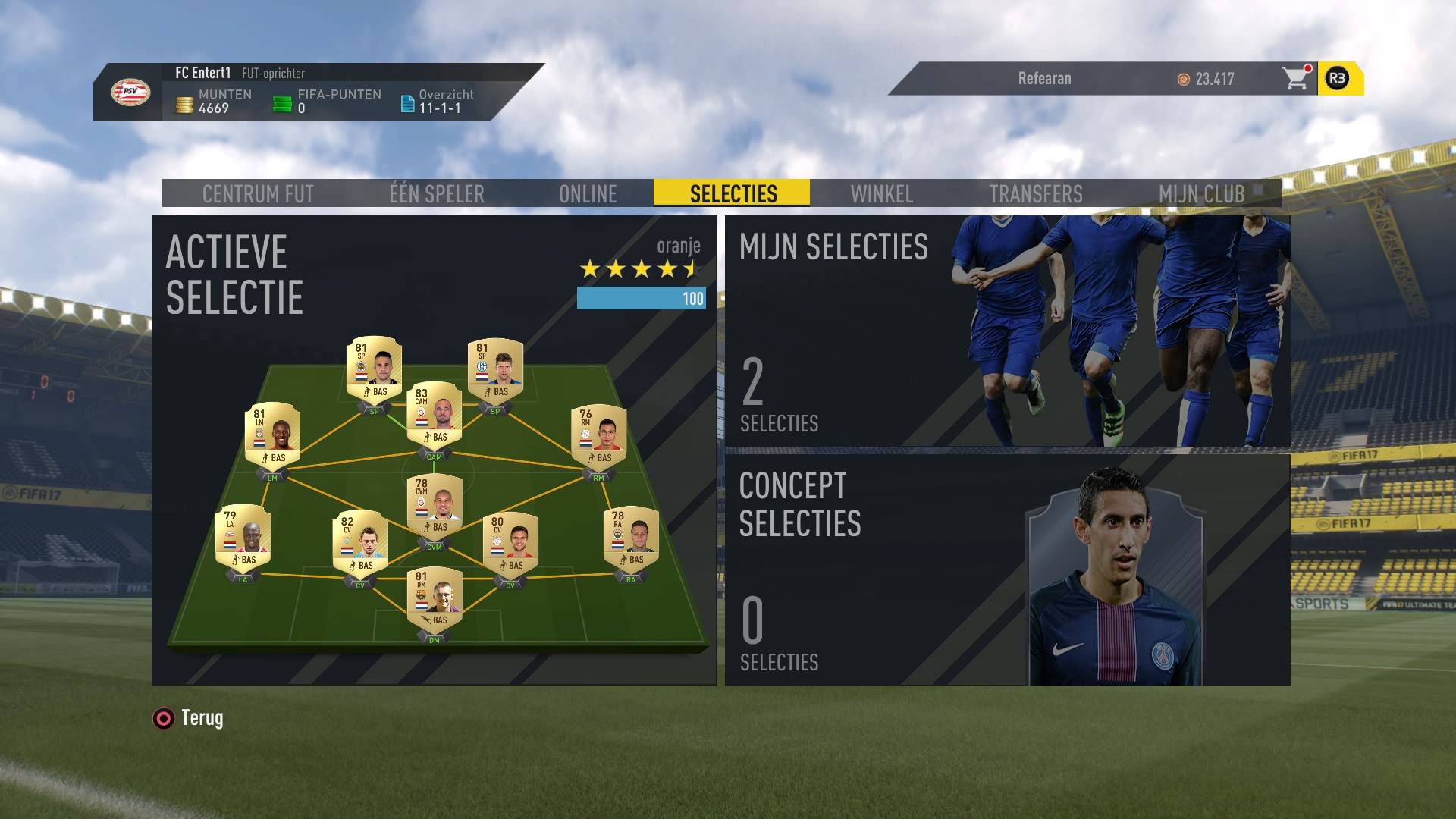This screenshot has height=819, width=1456.
Task: Open the ACTIEVE SELECTIE panel
Action: pyautogui.click(x=434, y=450)
